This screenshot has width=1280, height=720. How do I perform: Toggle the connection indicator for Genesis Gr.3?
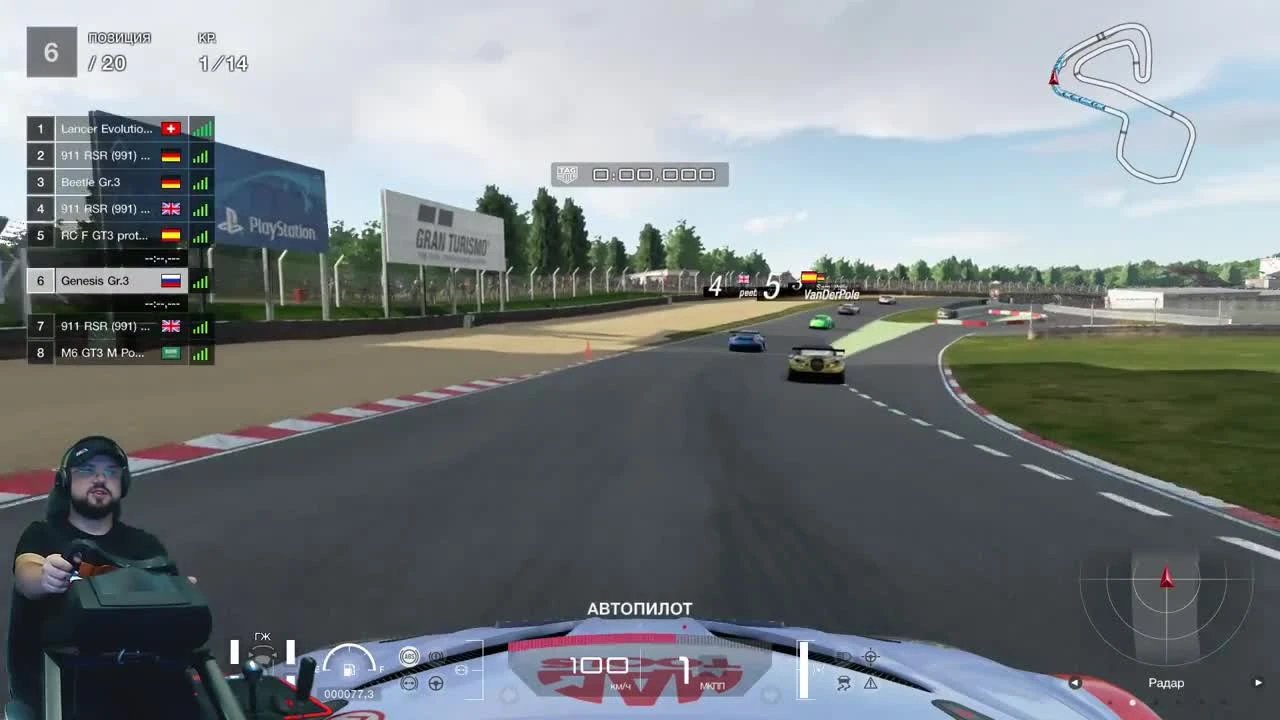pos(199,280)
